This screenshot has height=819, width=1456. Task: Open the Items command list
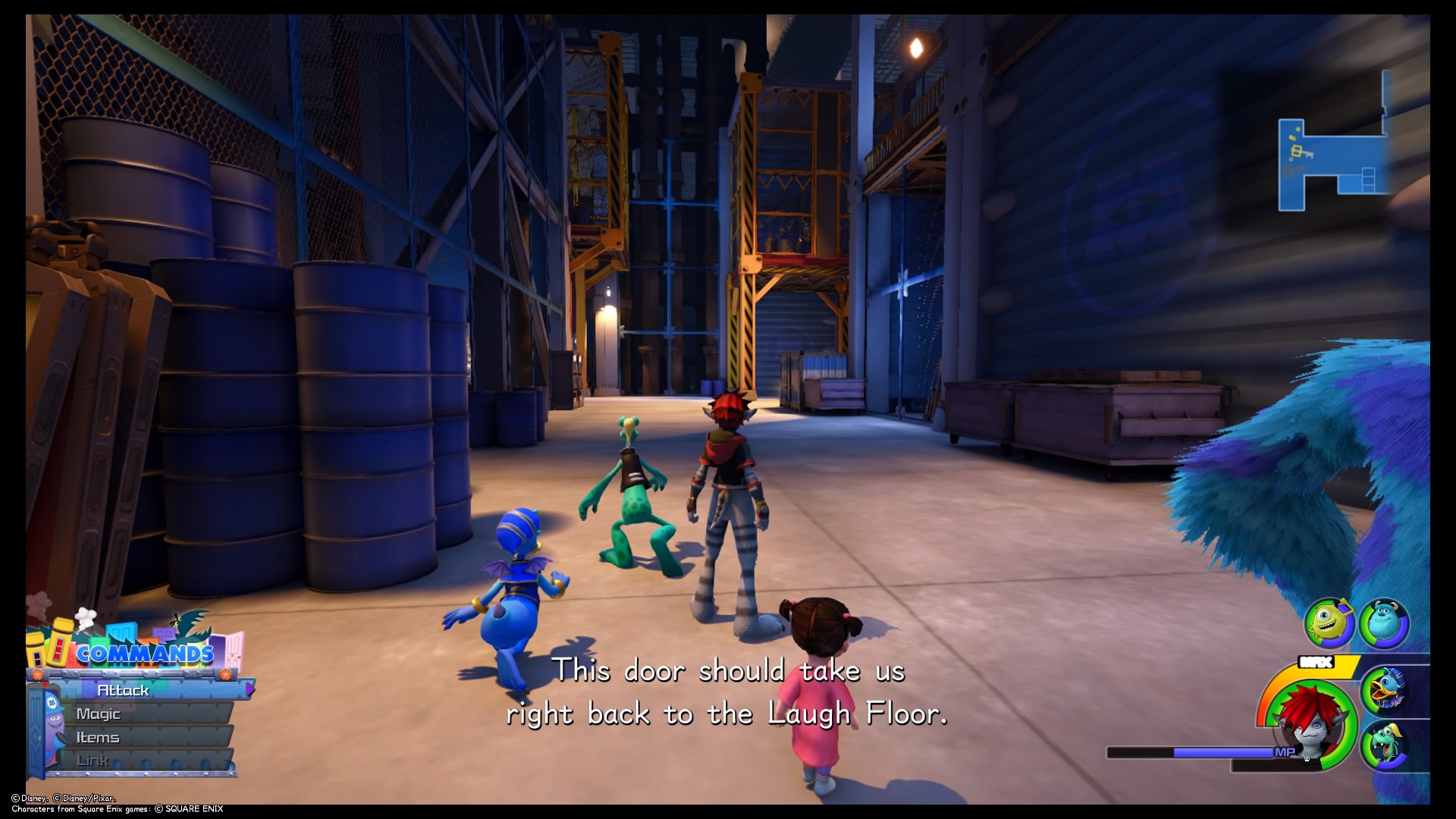tap(98, 739)
